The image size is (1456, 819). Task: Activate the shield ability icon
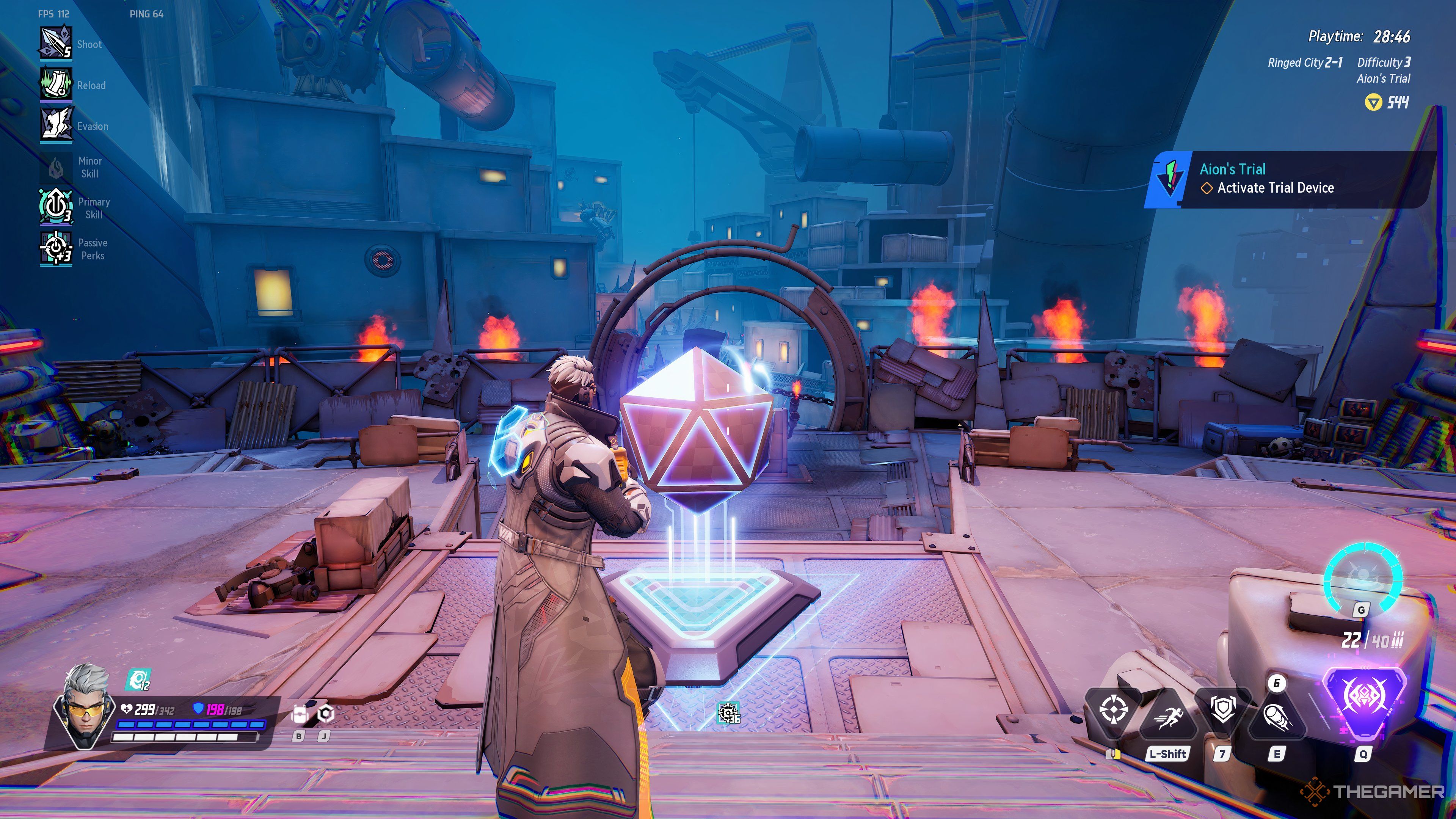pyautogui.click(x=1222, y=711)
